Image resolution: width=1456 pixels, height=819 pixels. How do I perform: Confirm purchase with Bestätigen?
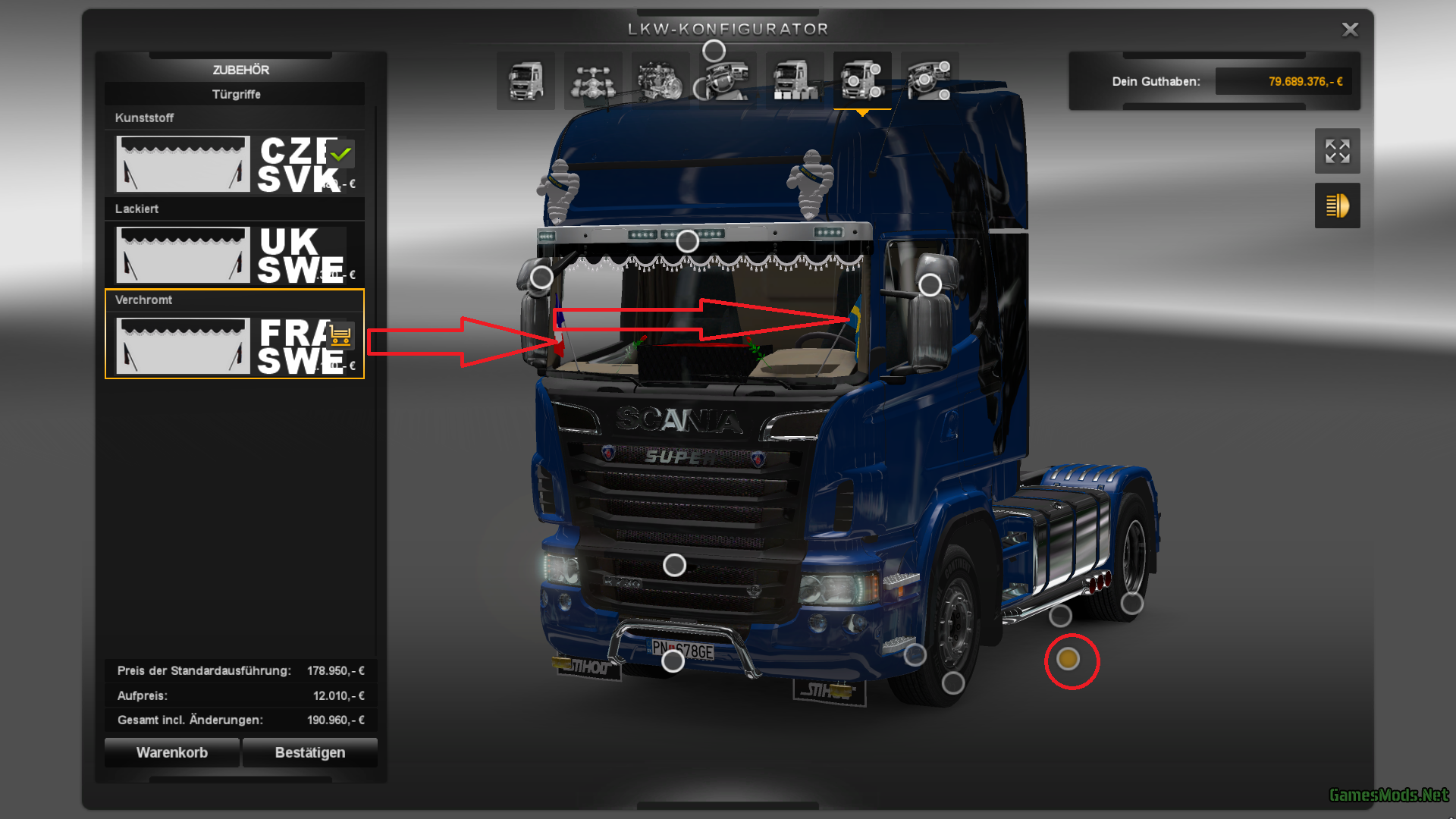[x=309, y=752]
